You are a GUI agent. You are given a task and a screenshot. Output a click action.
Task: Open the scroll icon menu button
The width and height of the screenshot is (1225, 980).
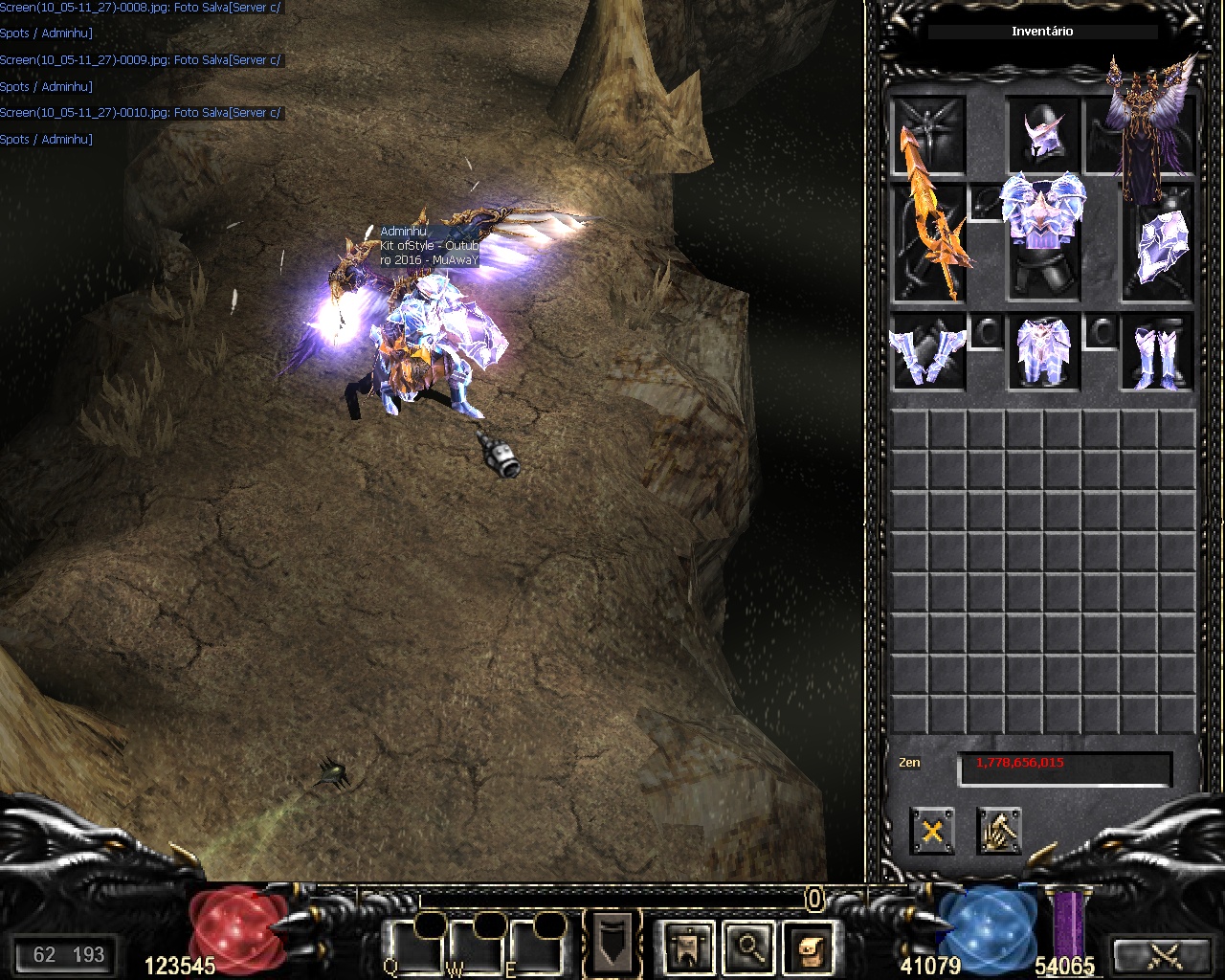click(807, 947)
